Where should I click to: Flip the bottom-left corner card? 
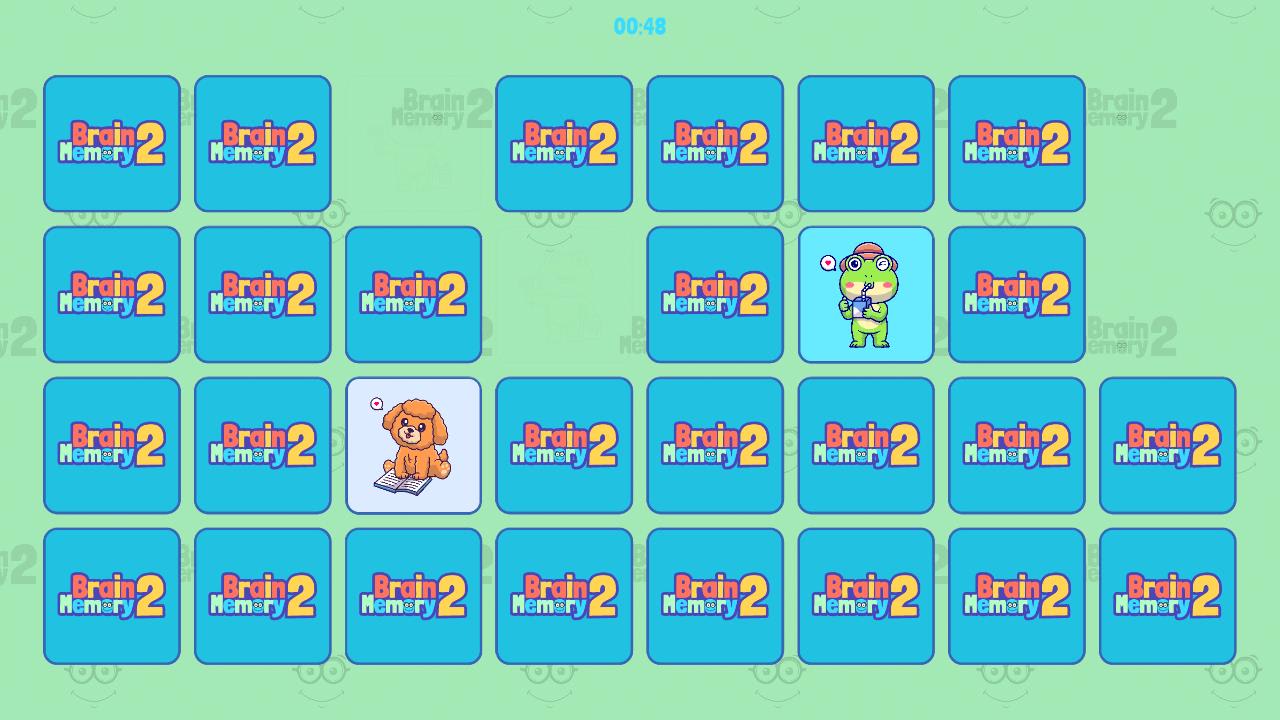[112, 595]
